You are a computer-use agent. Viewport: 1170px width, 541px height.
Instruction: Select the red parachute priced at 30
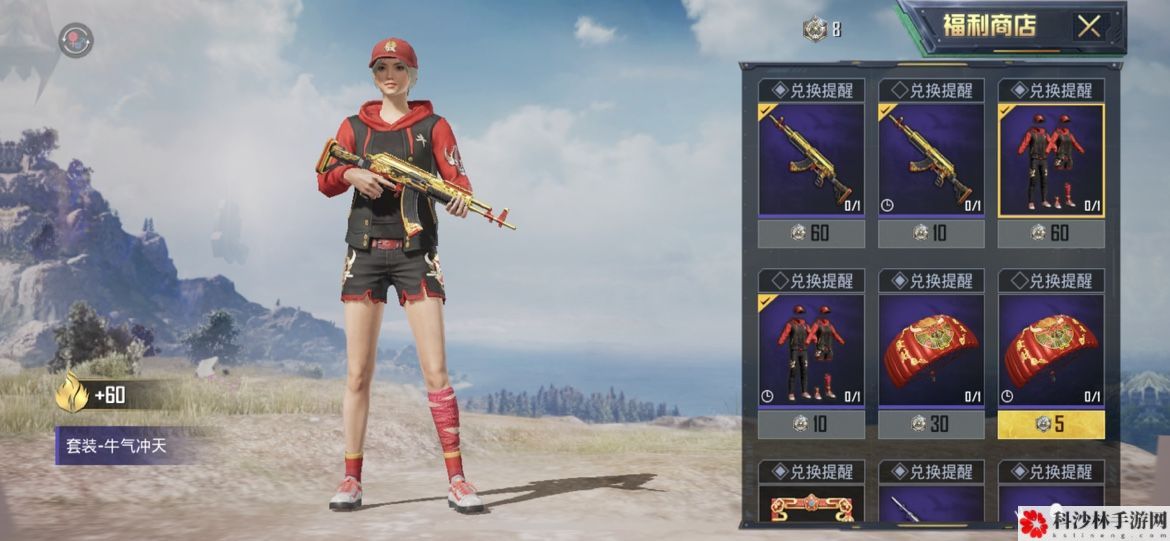[x=931, y=349]
